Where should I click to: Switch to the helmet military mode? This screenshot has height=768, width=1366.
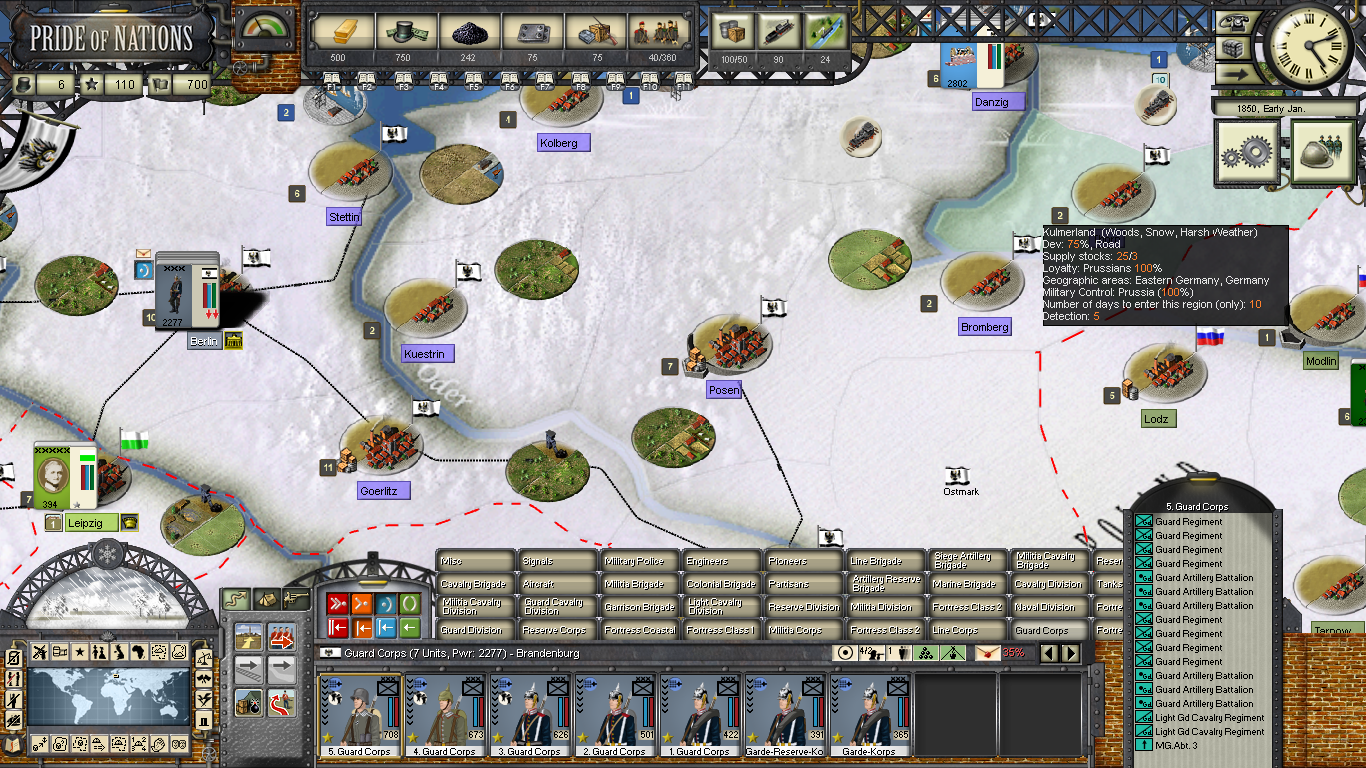point(1323,151)
